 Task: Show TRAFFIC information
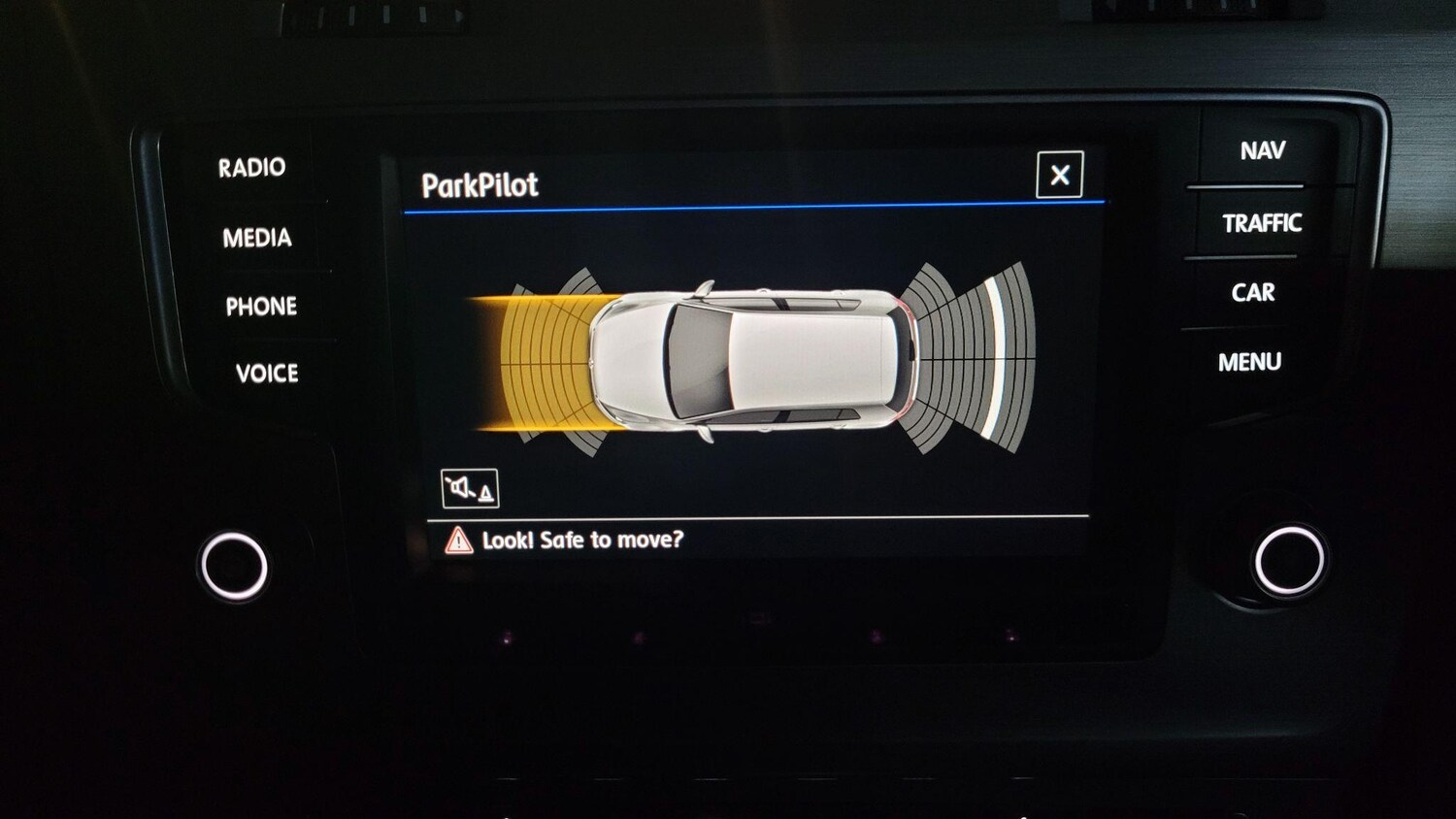tap(1261, 223)
